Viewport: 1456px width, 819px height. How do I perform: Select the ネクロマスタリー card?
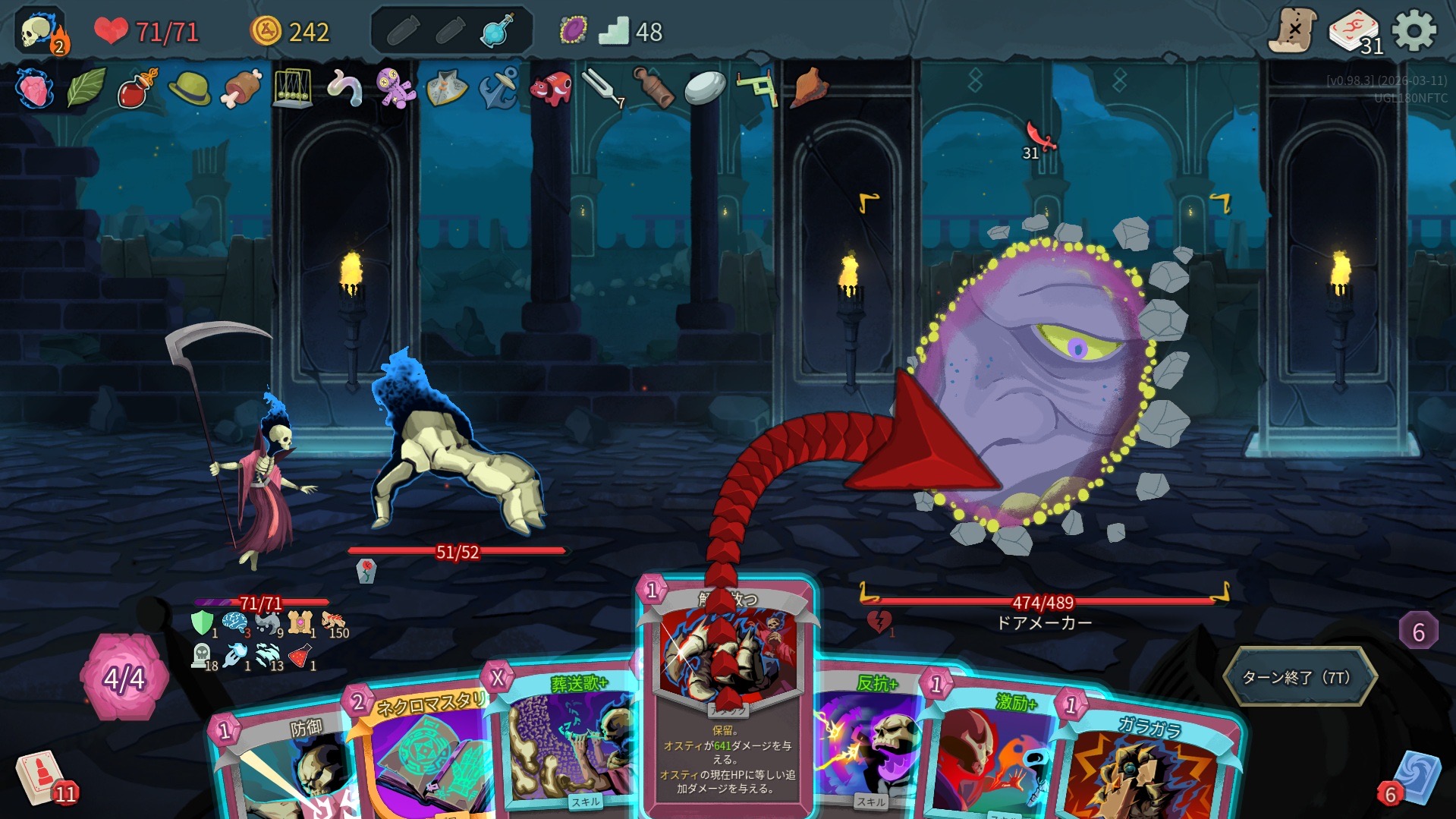[425, 751]
